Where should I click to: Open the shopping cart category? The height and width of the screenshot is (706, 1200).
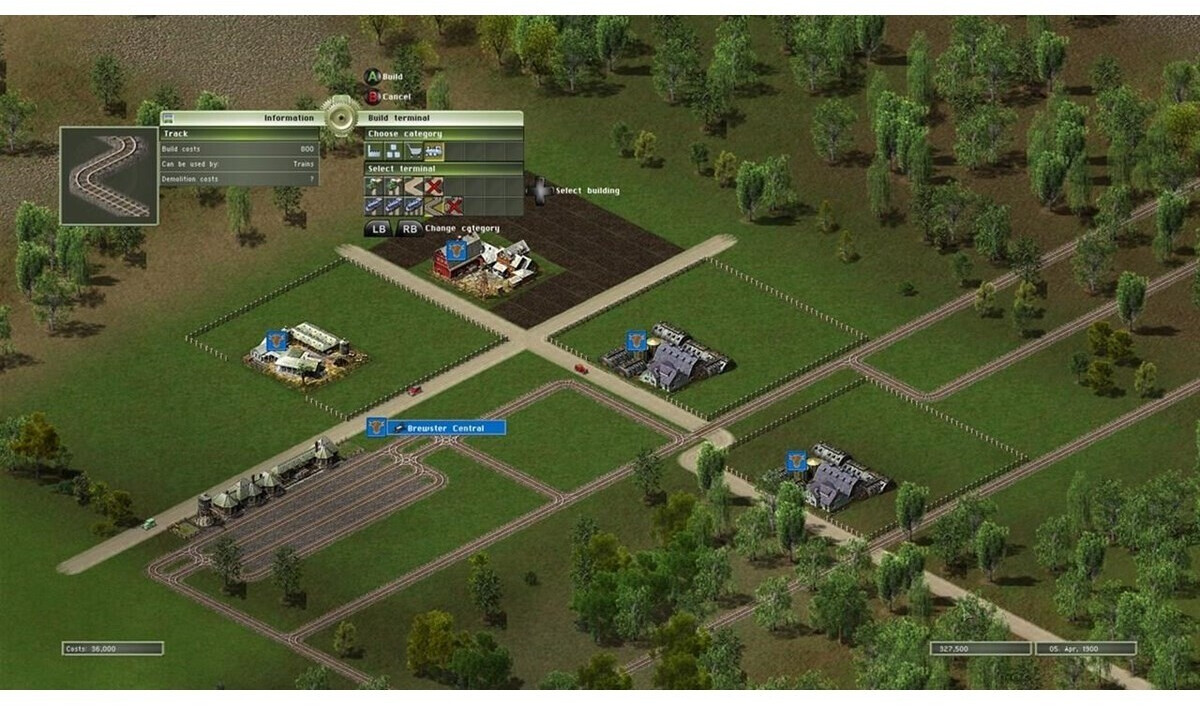(x=414, y=152)
